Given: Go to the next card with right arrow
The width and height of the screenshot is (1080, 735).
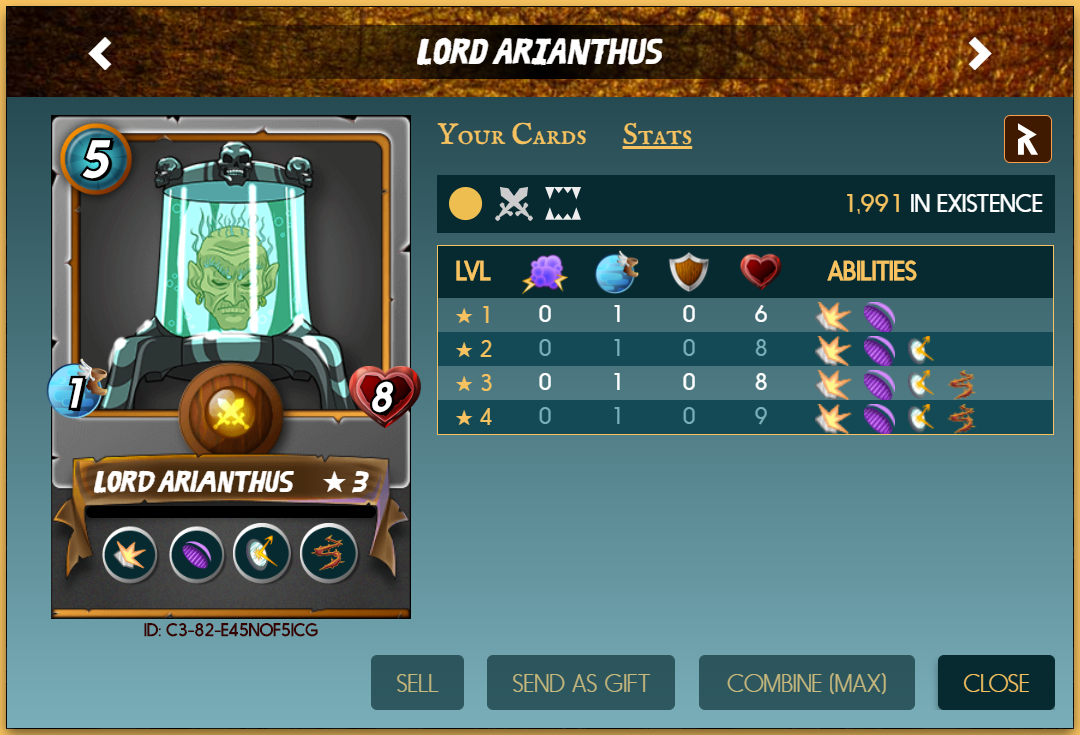Looking at the screenshot, I should pyautogui.click(x=980, y=53).
